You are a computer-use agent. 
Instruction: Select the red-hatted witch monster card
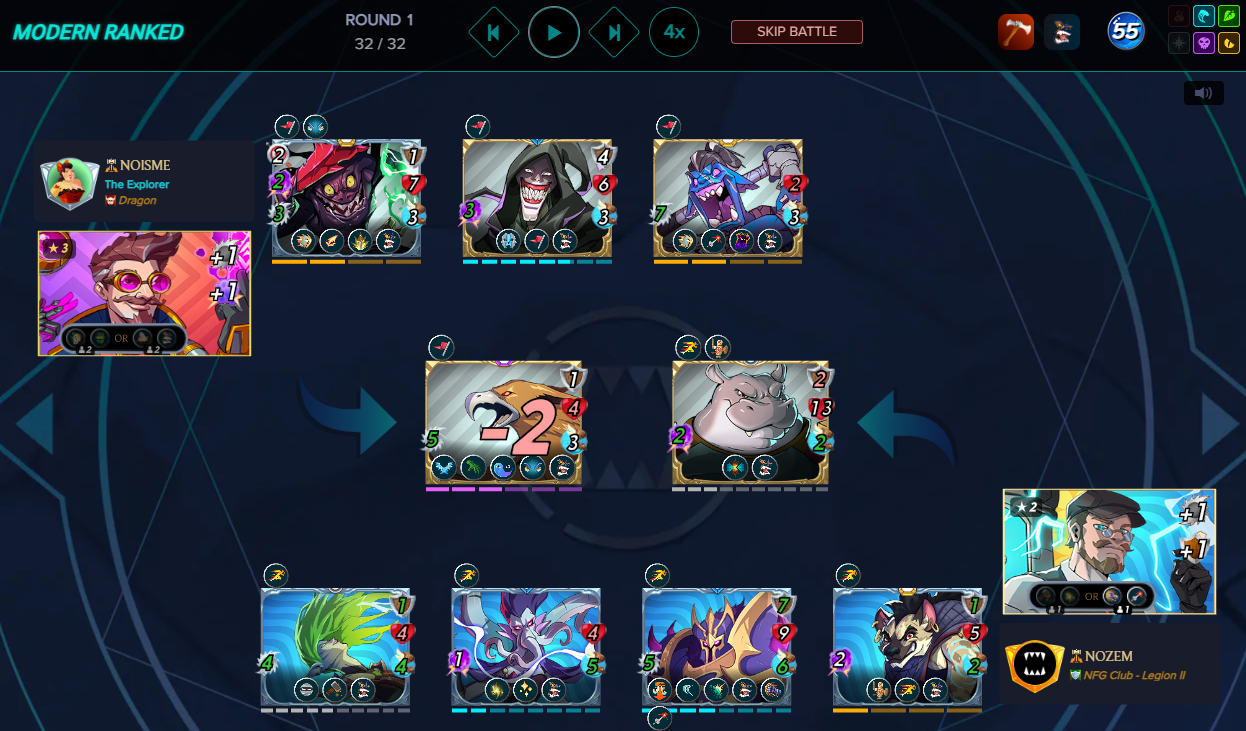(x=346, y=198)
